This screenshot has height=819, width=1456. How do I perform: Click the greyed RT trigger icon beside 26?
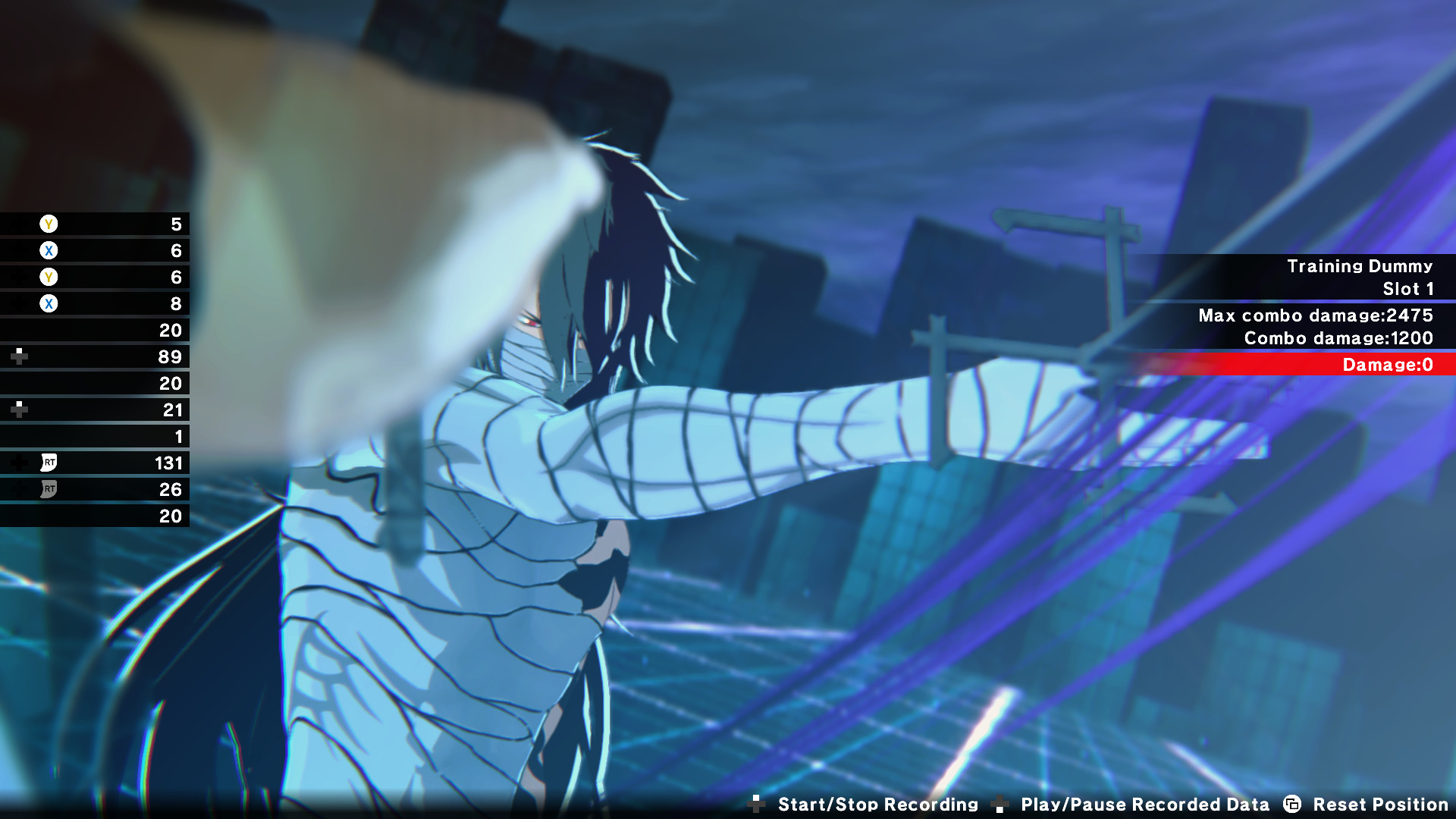pos(47,490)
